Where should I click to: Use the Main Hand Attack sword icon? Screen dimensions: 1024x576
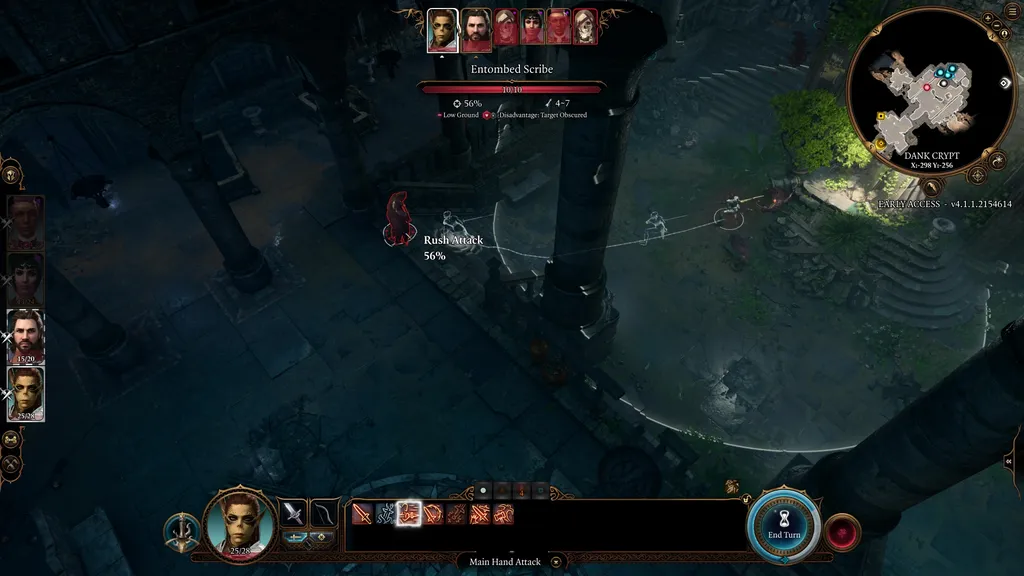click(x=361, y=514)
